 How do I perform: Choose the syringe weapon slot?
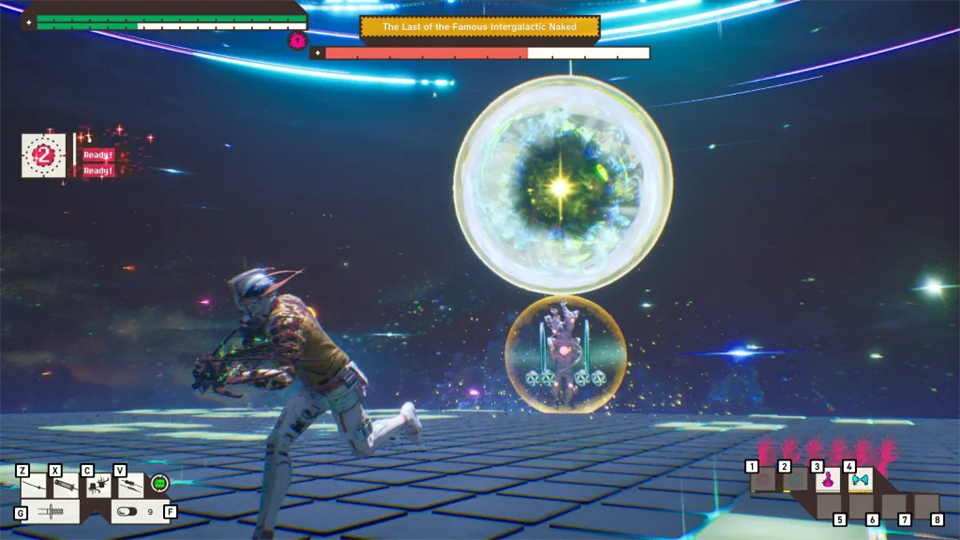tap(66, 486)
